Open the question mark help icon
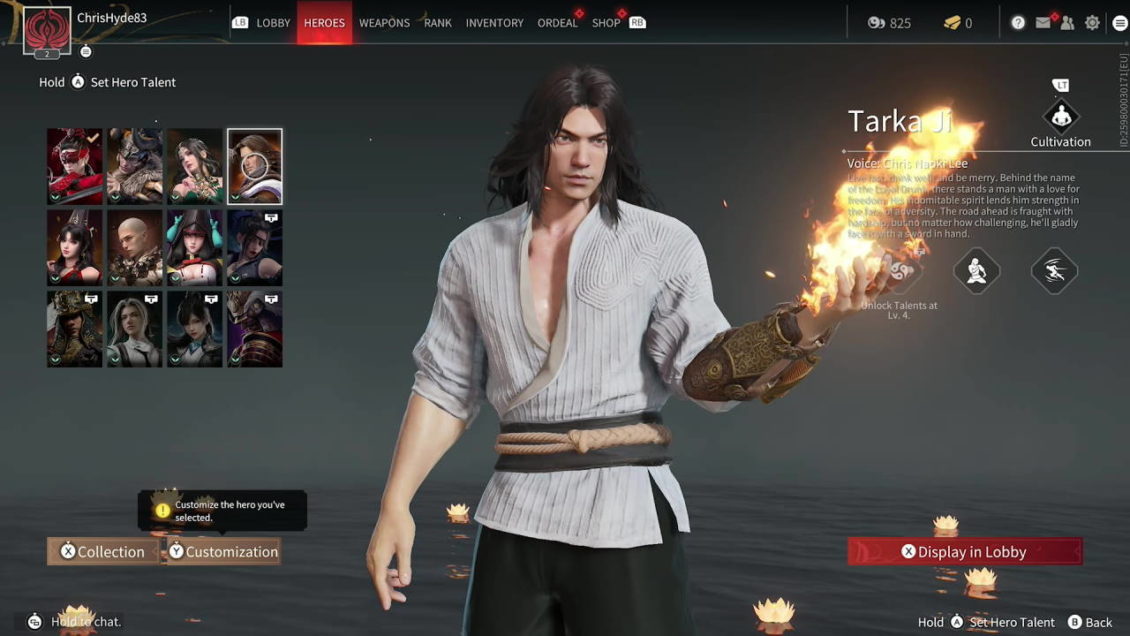1130x636 pixels. click(1018, 23)
